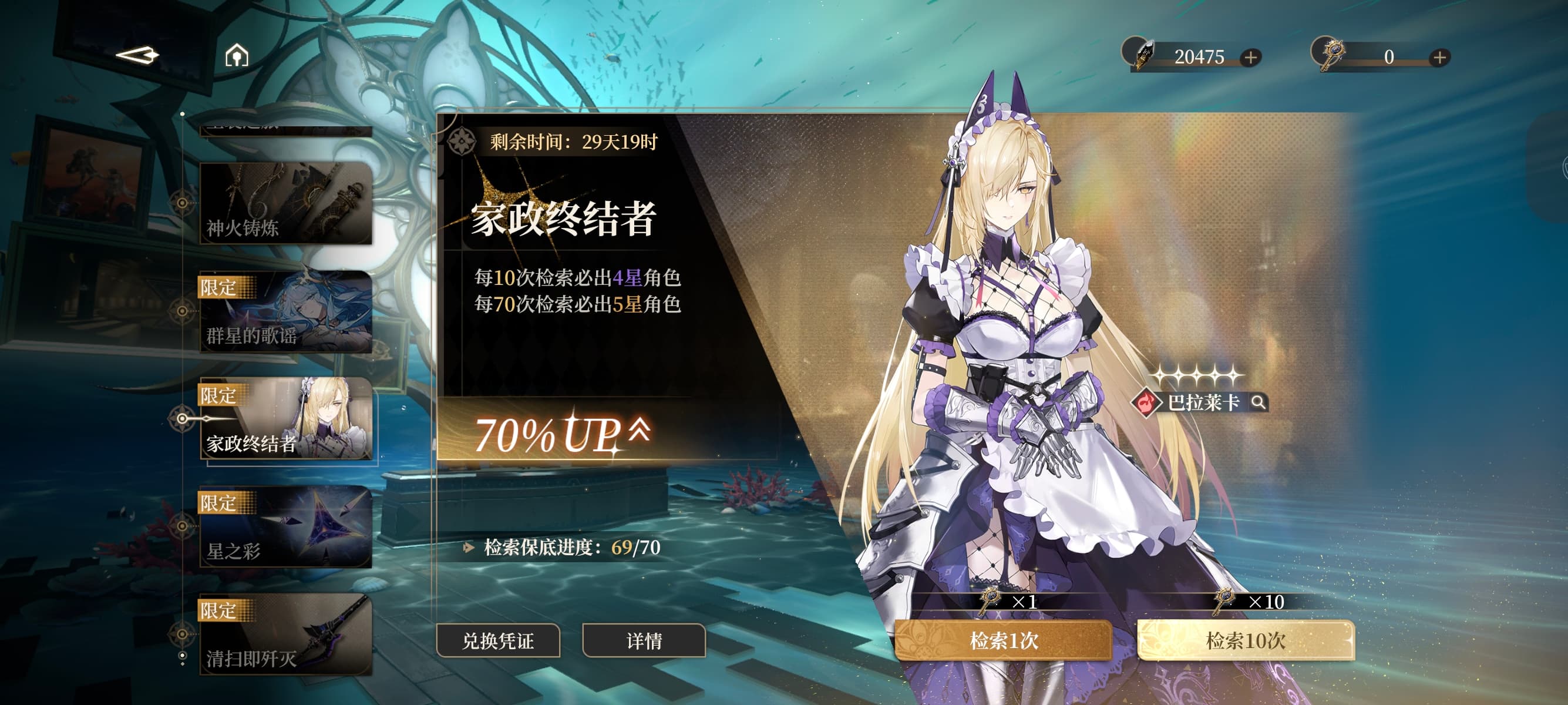Choose the 清扫即歼灭 banner
The width and height of the screenshot is (1568, 705).
(x=285, y=634)
